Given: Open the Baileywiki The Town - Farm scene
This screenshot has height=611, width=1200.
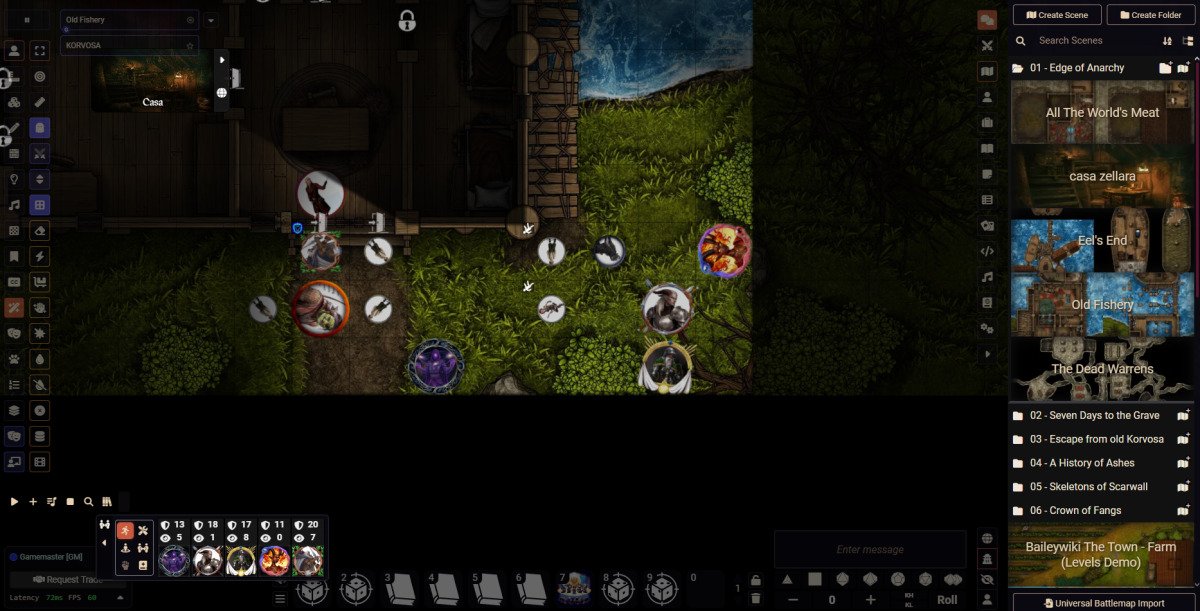Looking at the screenshot, I should (x=1102, y=554).
